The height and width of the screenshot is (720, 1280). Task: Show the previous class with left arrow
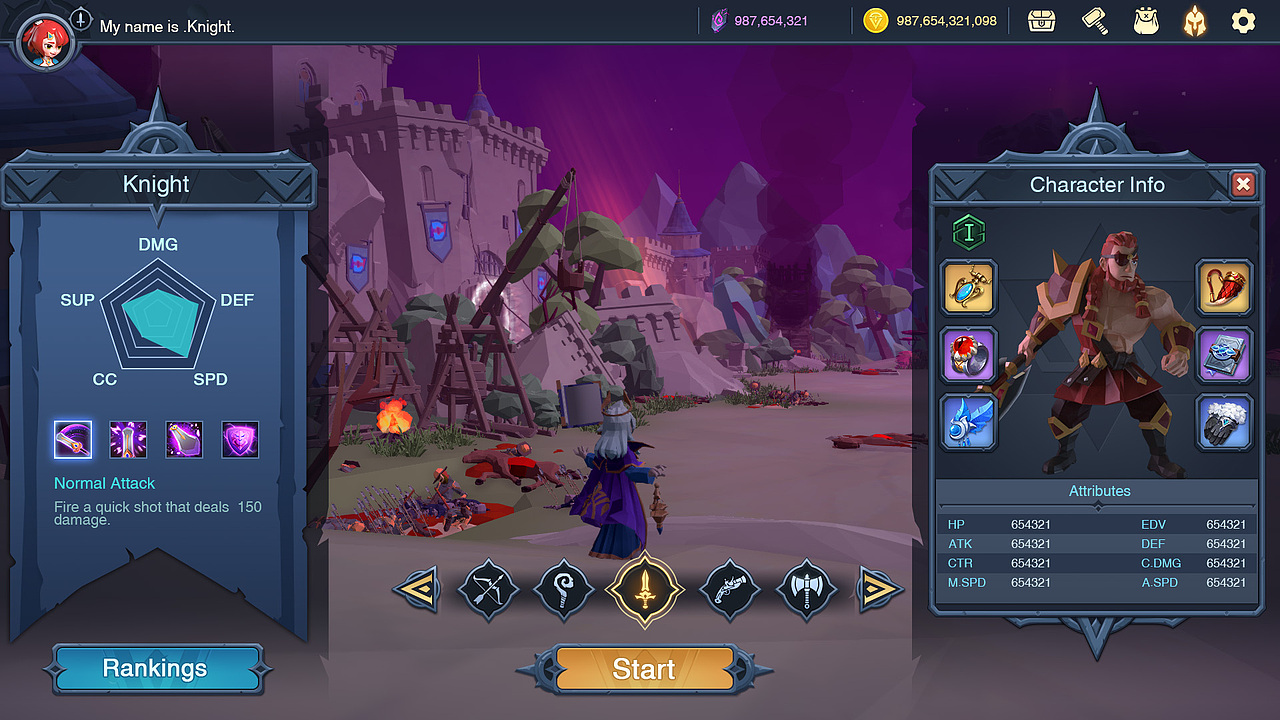coord(417,590)
